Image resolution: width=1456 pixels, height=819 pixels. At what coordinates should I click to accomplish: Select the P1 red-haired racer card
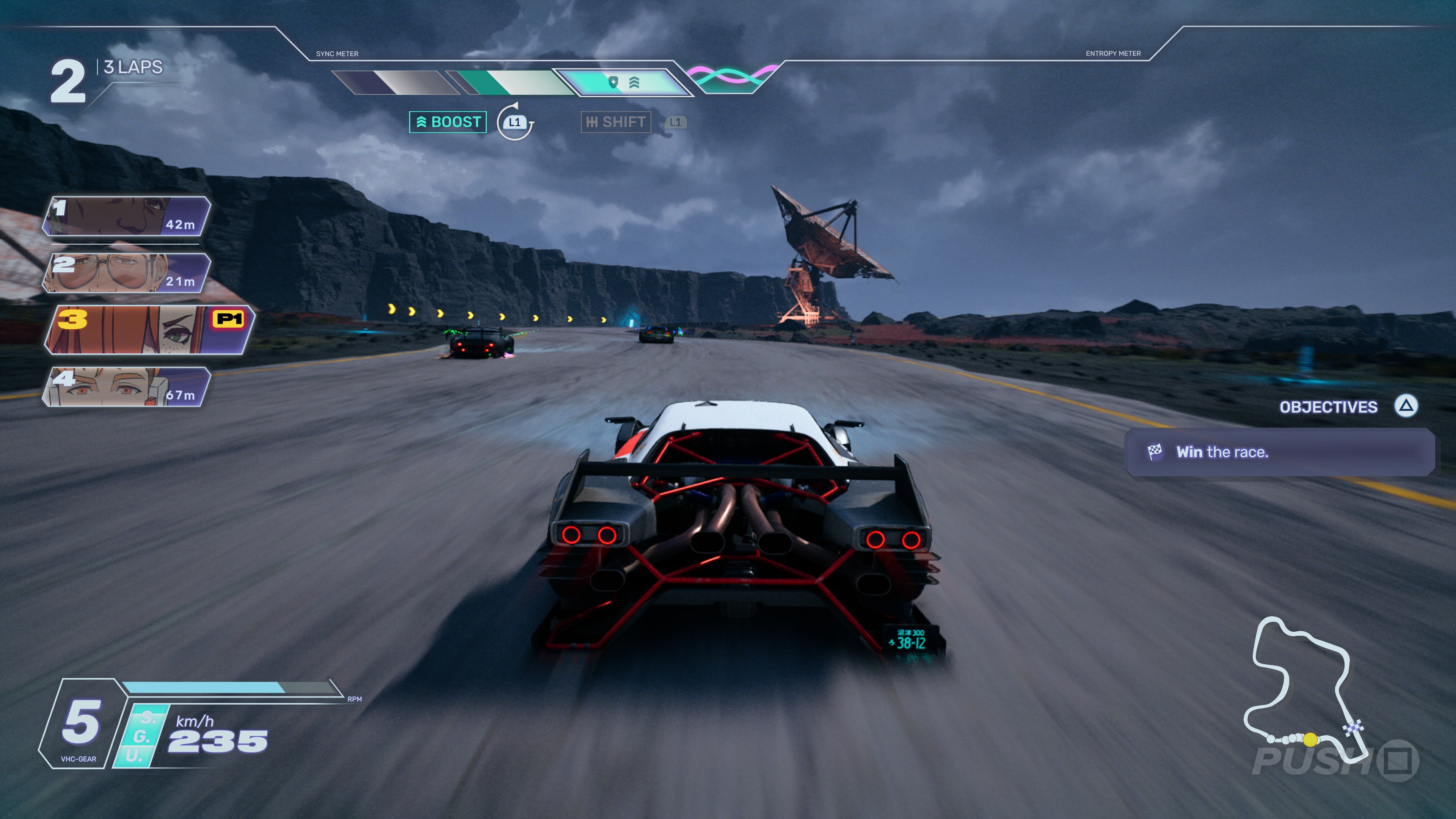pos(150,330)
